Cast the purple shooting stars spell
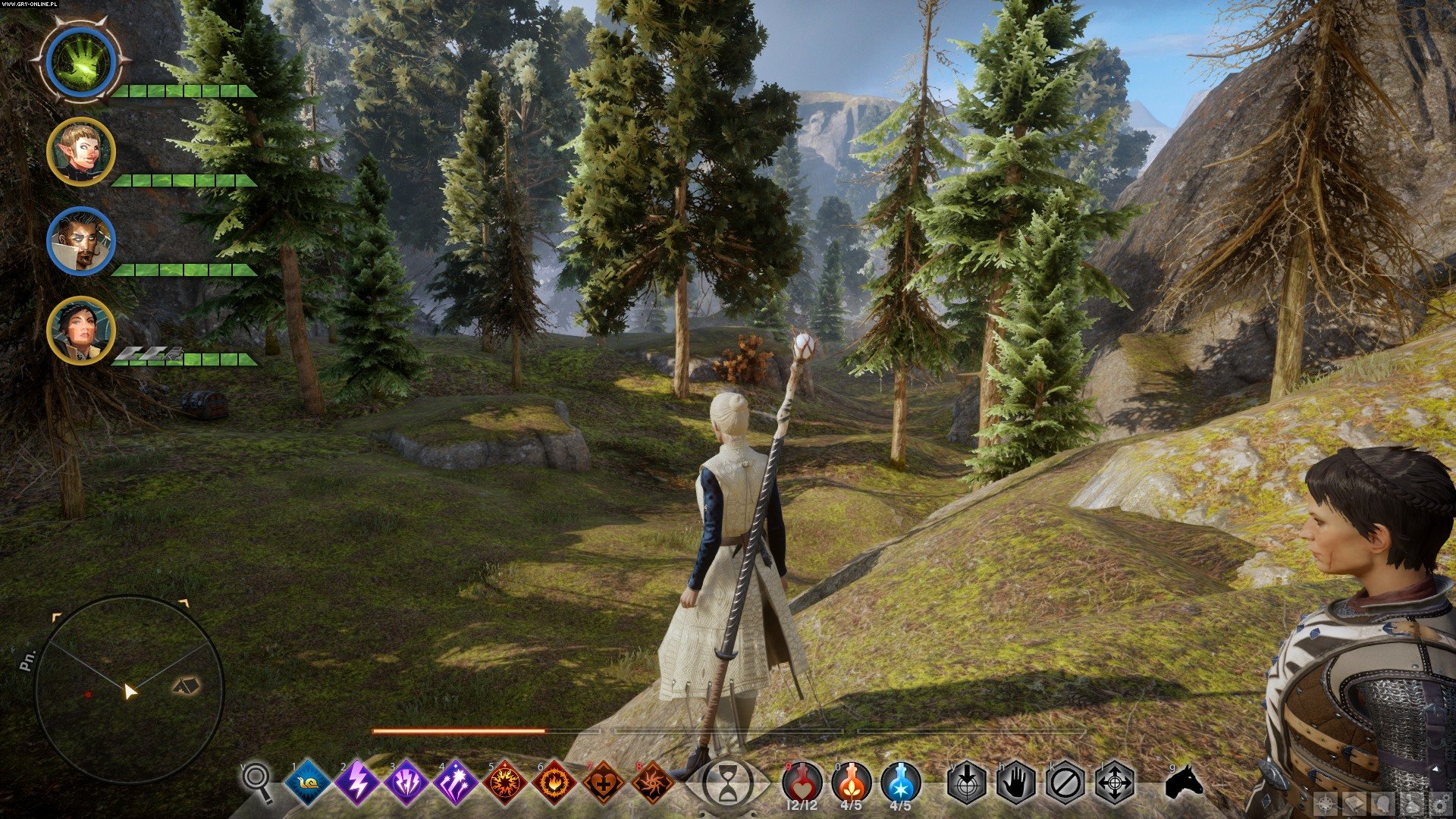1456x819 pixels. pos(456,782)
